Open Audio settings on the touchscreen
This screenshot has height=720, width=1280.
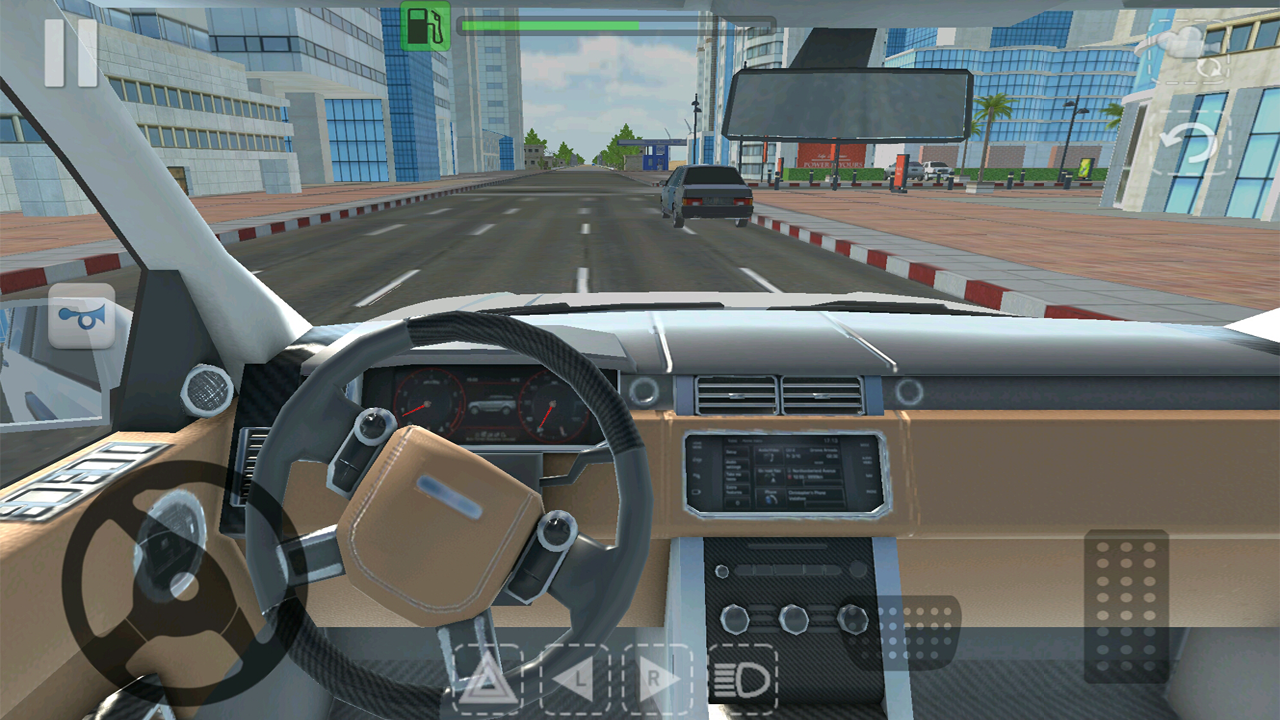tap(737, 464)
